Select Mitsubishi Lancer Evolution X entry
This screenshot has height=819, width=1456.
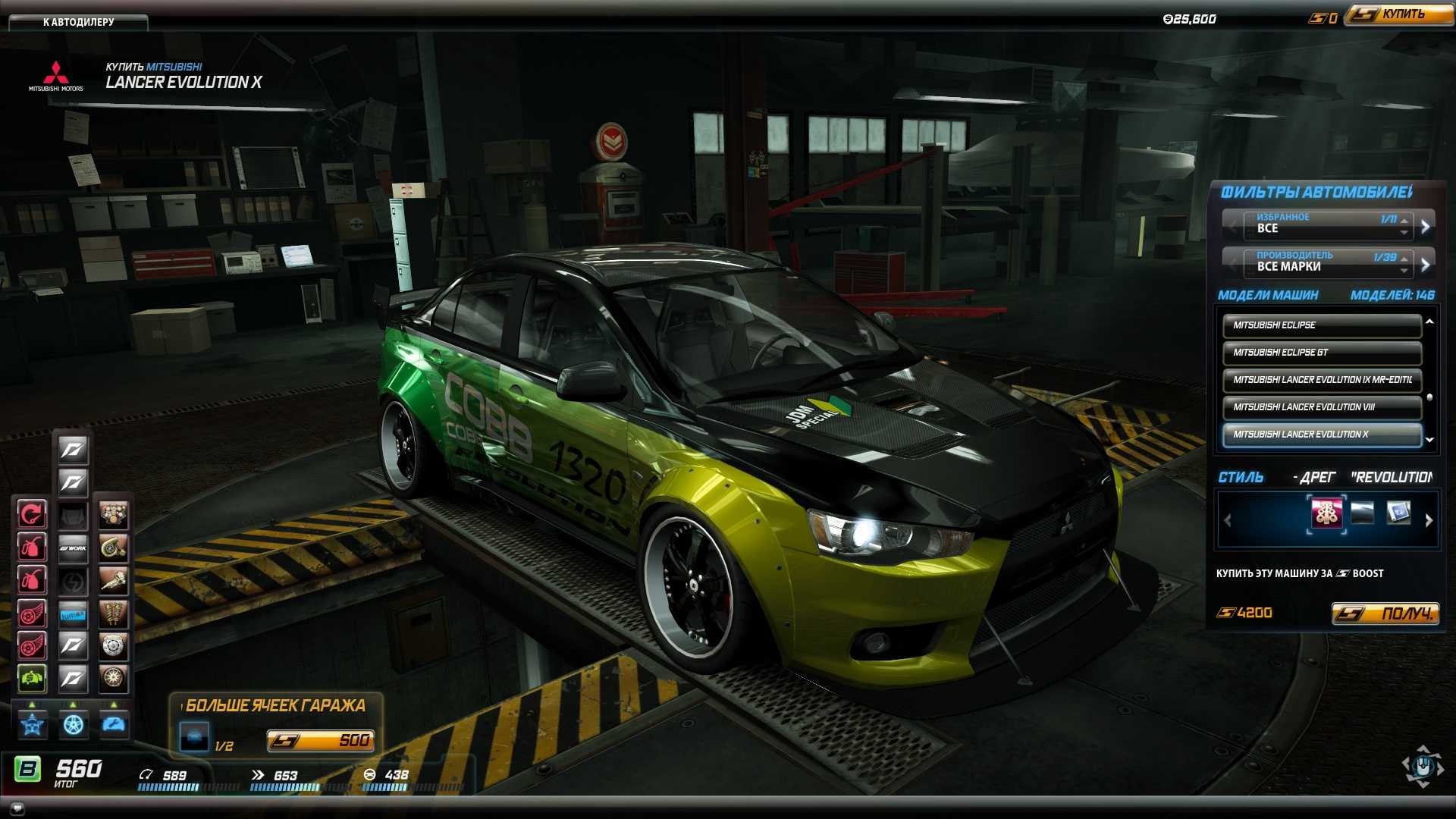click(1321, 435)
